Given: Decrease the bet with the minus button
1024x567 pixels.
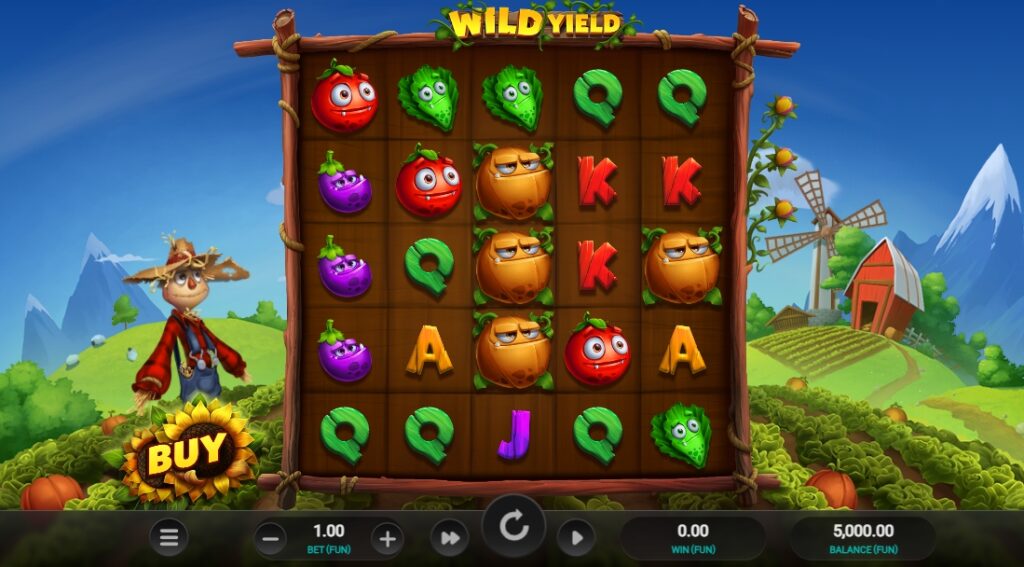Looking at the screenshot, I should [270, 539].
